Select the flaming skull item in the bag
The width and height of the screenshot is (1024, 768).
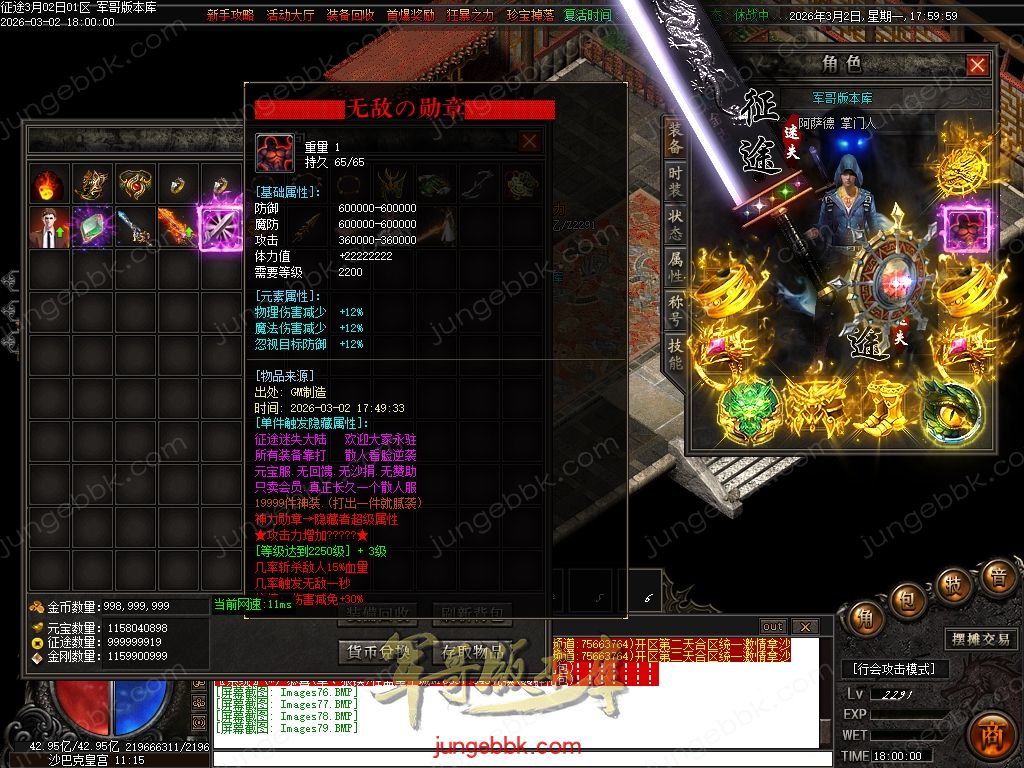49,184
